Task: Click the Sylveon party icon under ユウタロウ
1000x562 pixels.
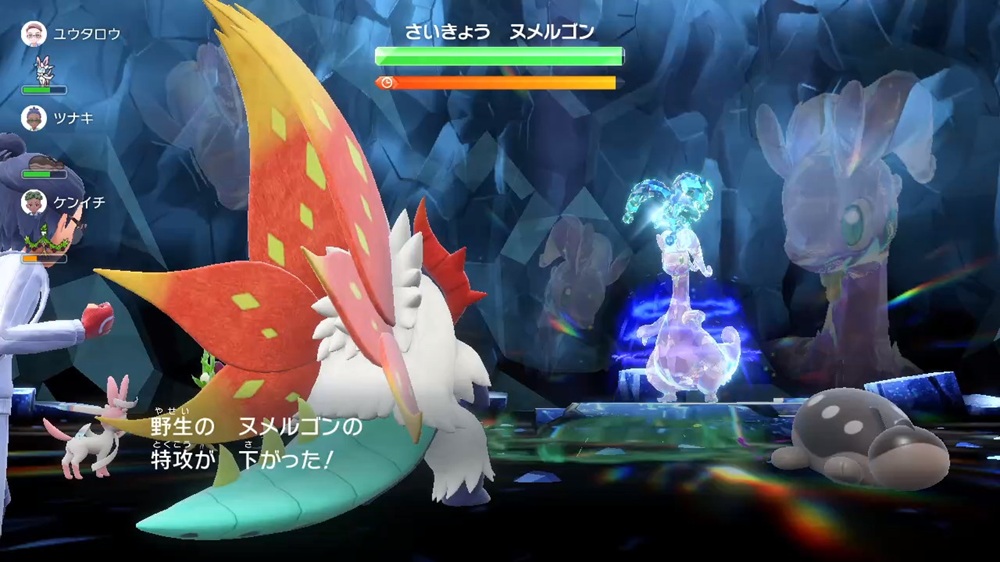Action: (x=43, y=68)
